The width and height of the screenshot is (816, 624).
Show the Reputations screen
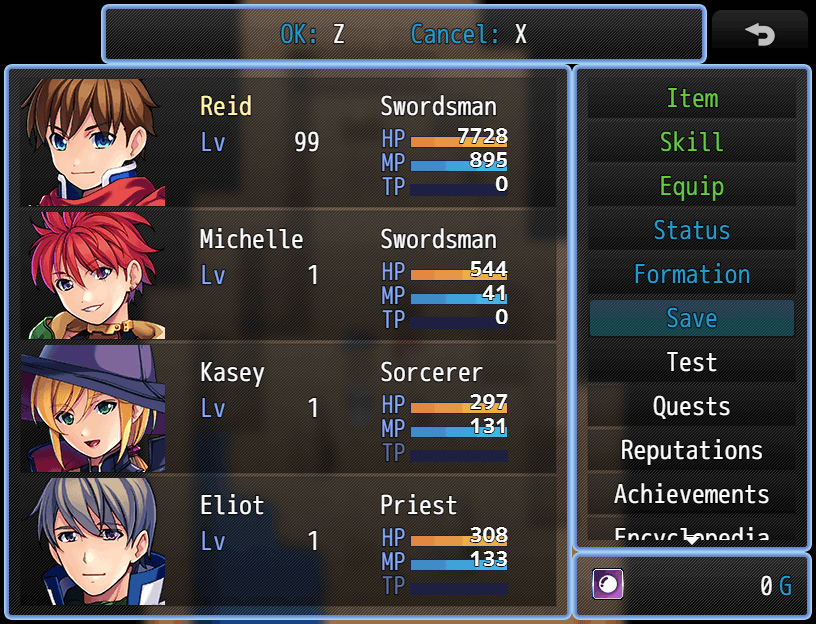coord(691,451)
